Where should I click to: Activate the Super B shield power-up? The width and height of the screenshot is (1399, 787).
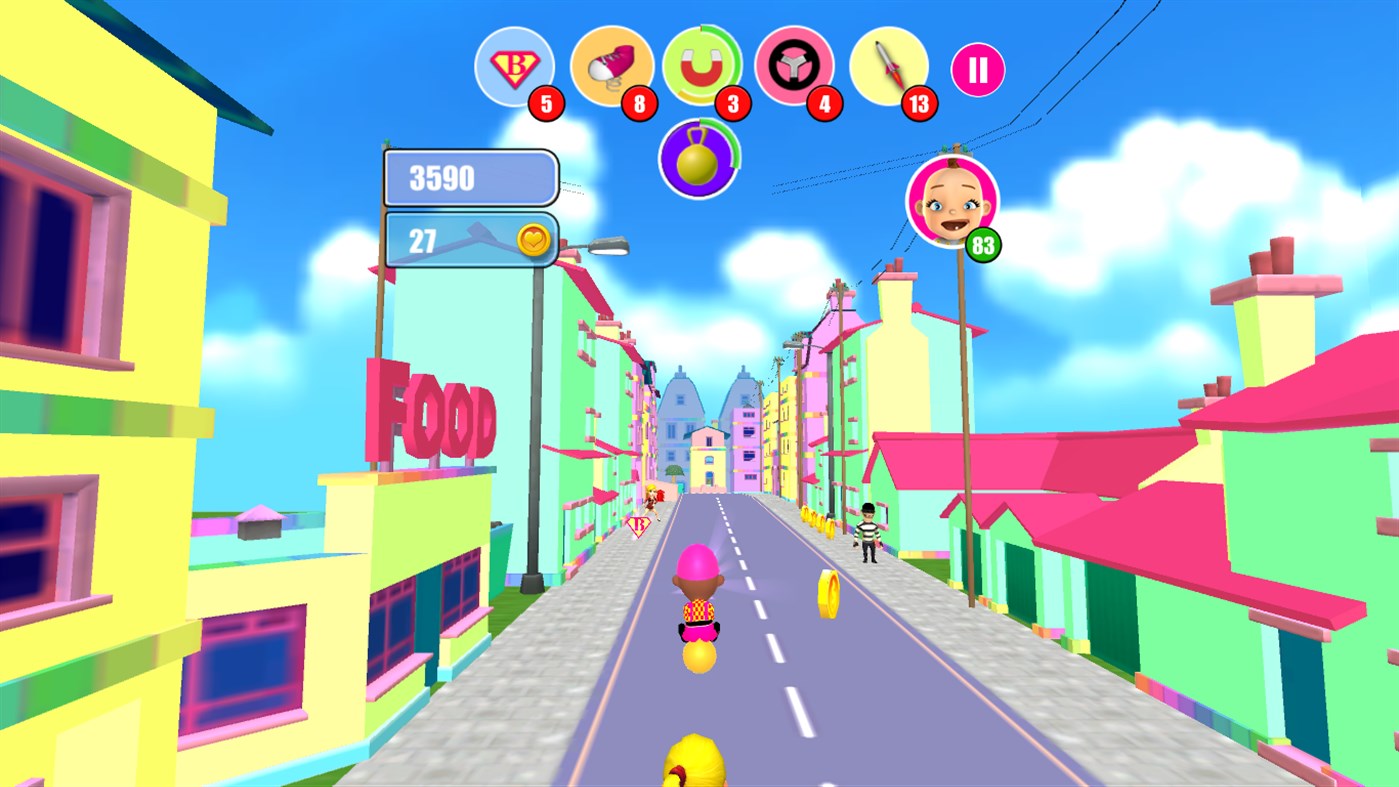click(515, 66)
